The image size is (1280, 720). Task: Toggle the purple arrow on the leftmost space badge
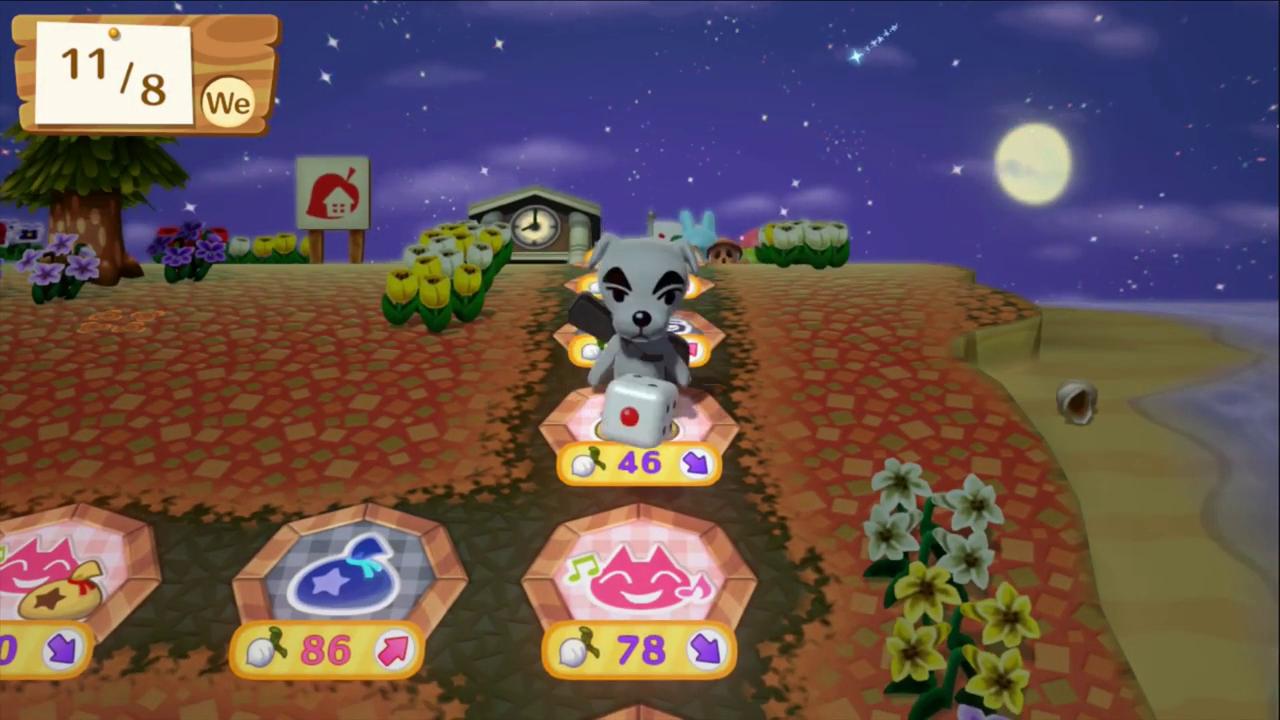[60, 651]
